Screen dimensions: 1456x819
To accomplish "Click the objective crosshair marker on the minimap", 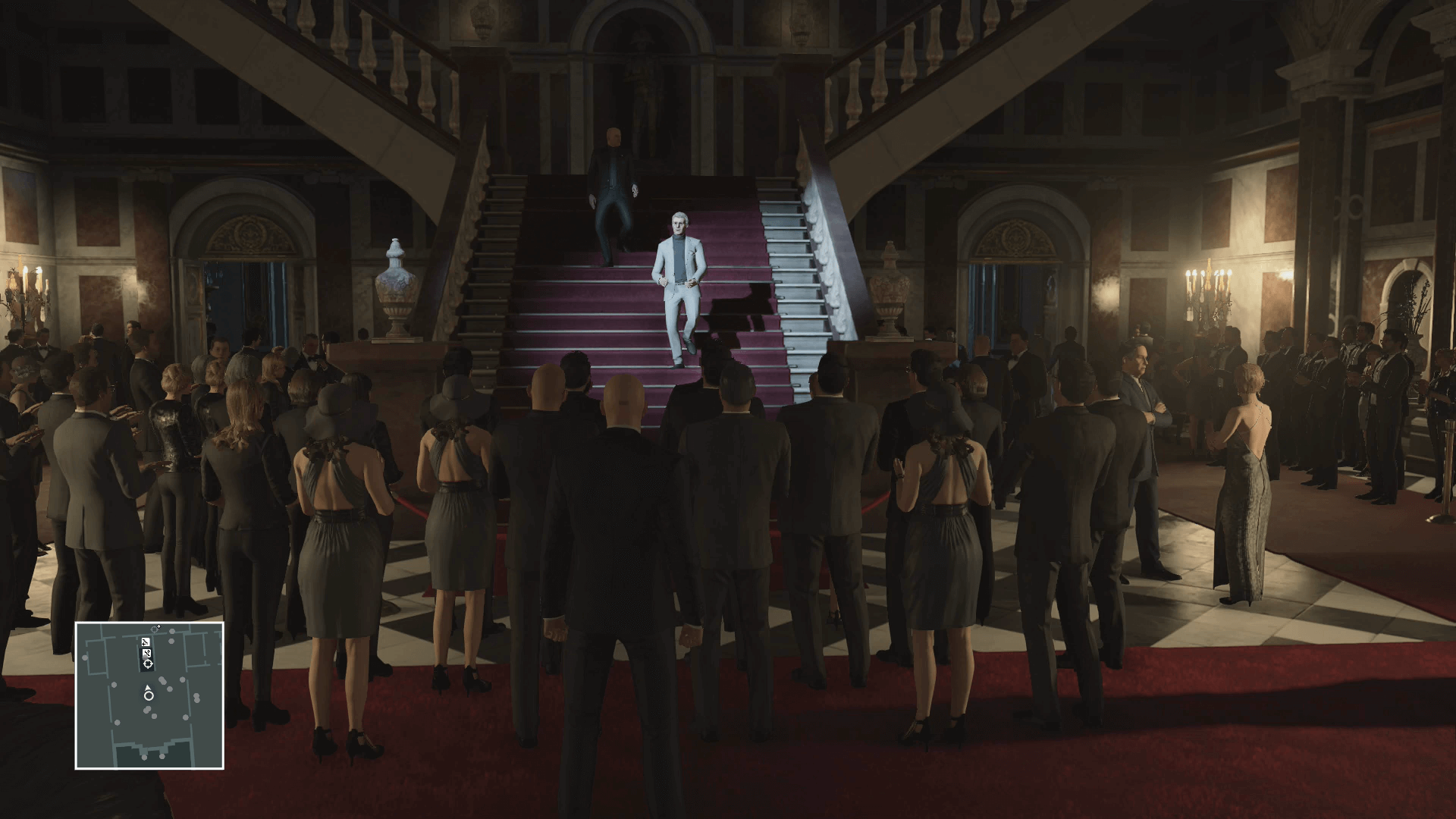I will (148, 663).
